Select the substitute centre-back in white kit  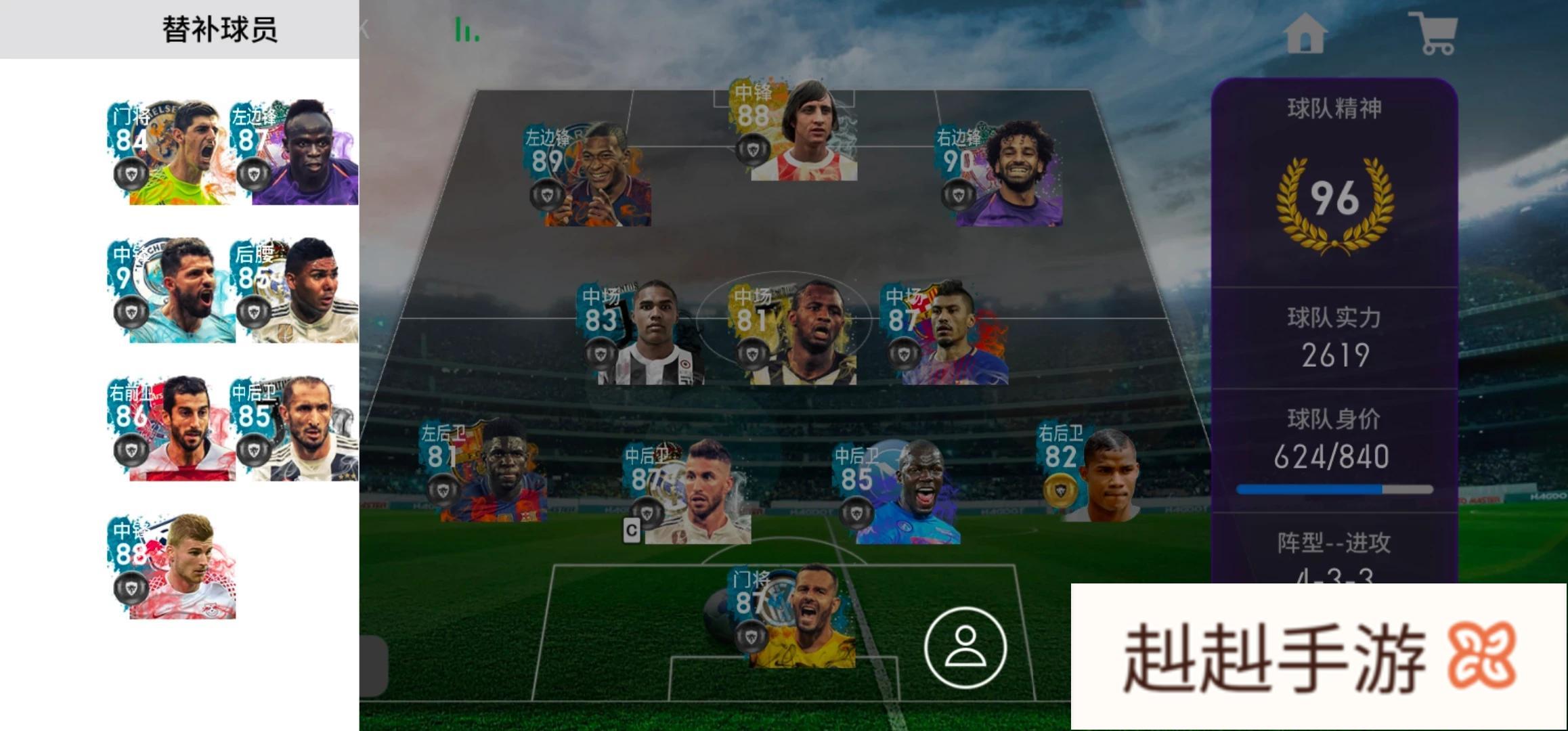coord(296,429)
